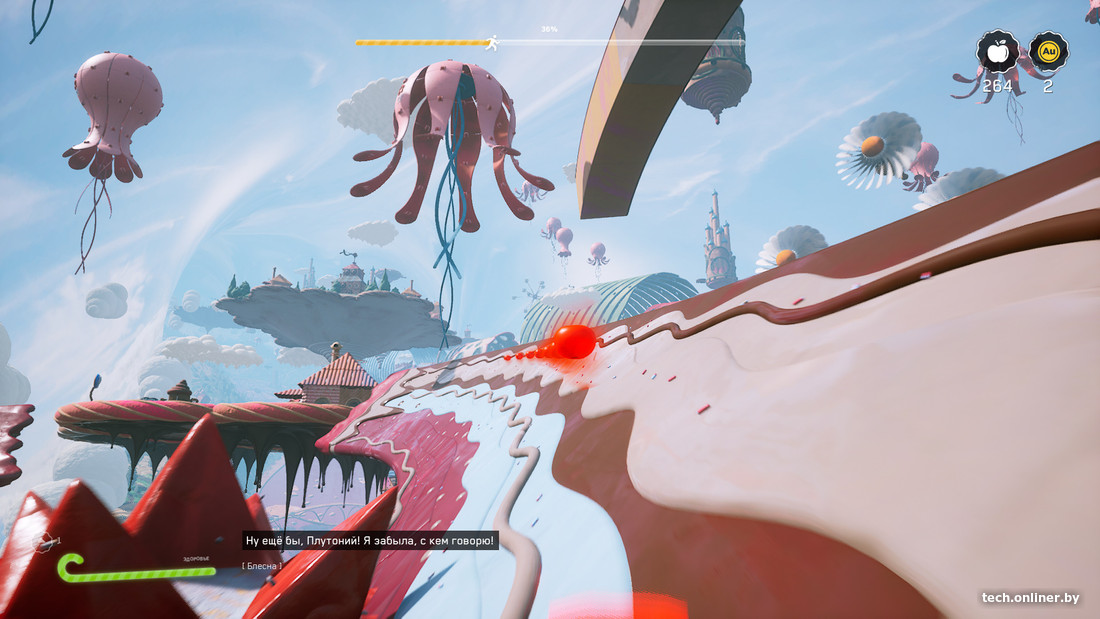Open the tech.onliner.by watermark link

point(1030,598)
